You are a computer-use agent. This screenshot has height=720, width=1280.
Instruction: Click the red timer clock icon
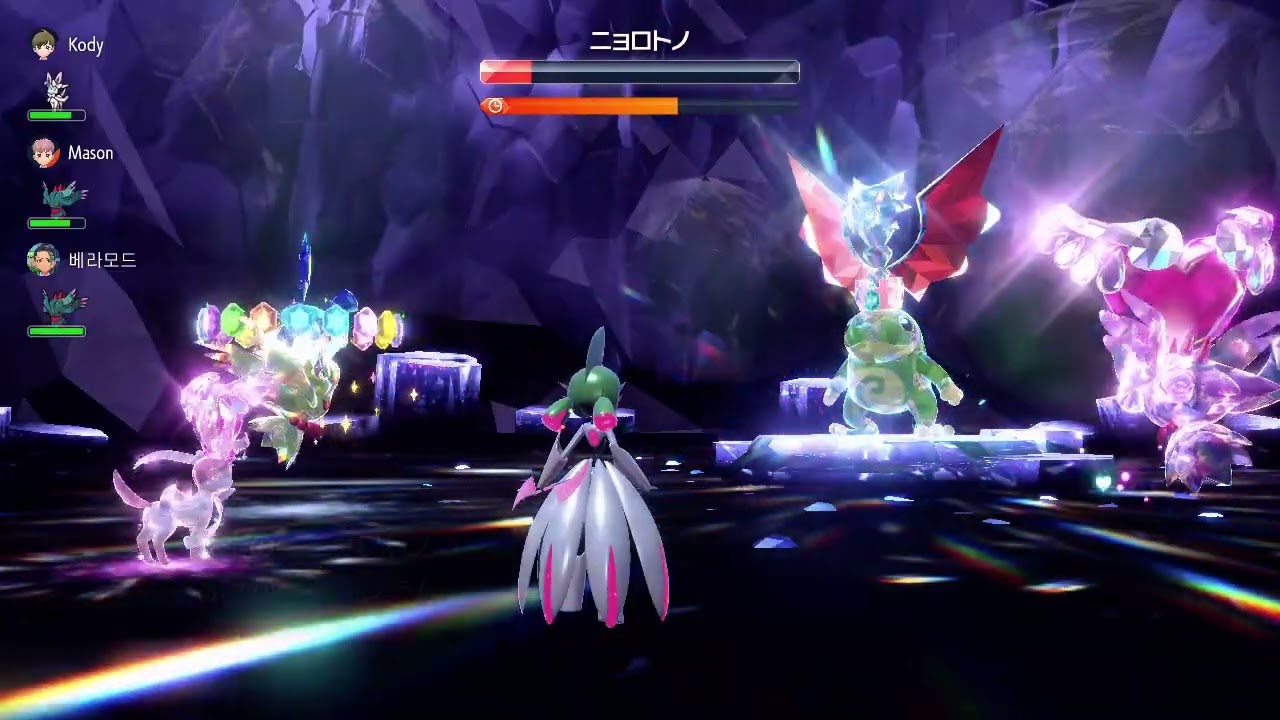pyautogui.click(x=493, y=103)
